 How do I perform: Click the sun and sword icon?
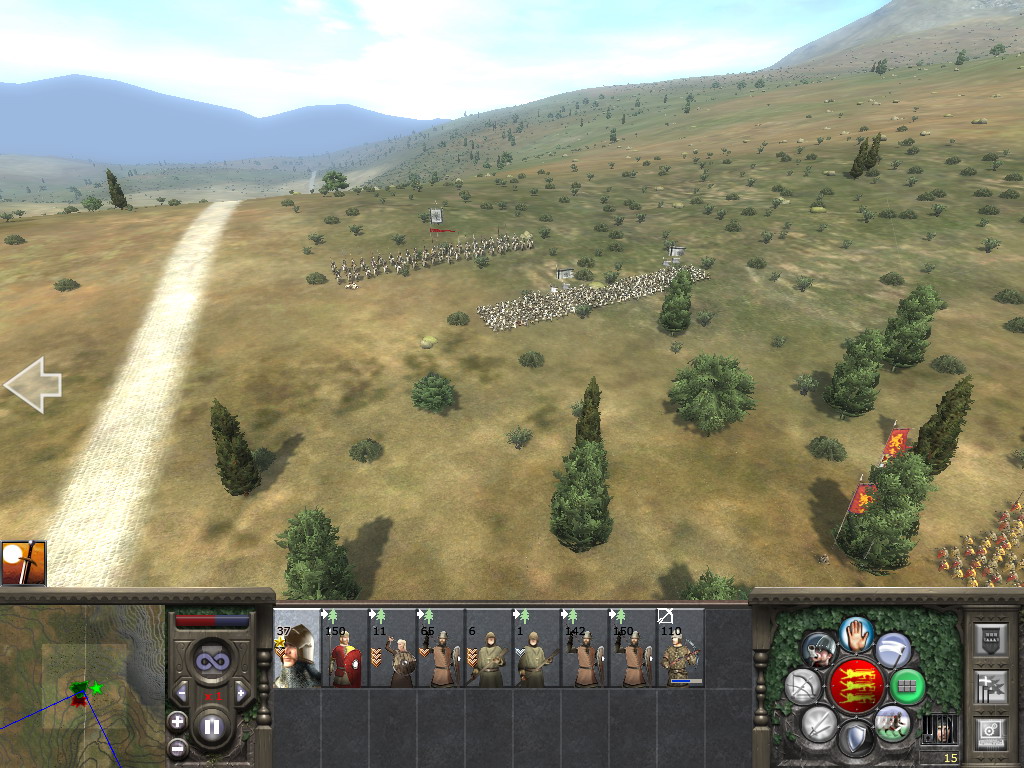[x=23, y=563]
